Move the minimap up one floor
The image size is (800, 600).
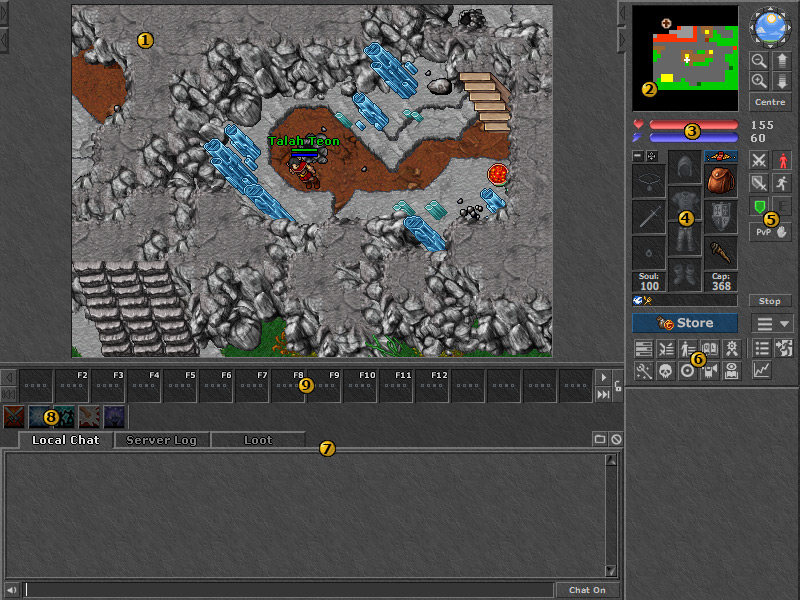(781, 62)
